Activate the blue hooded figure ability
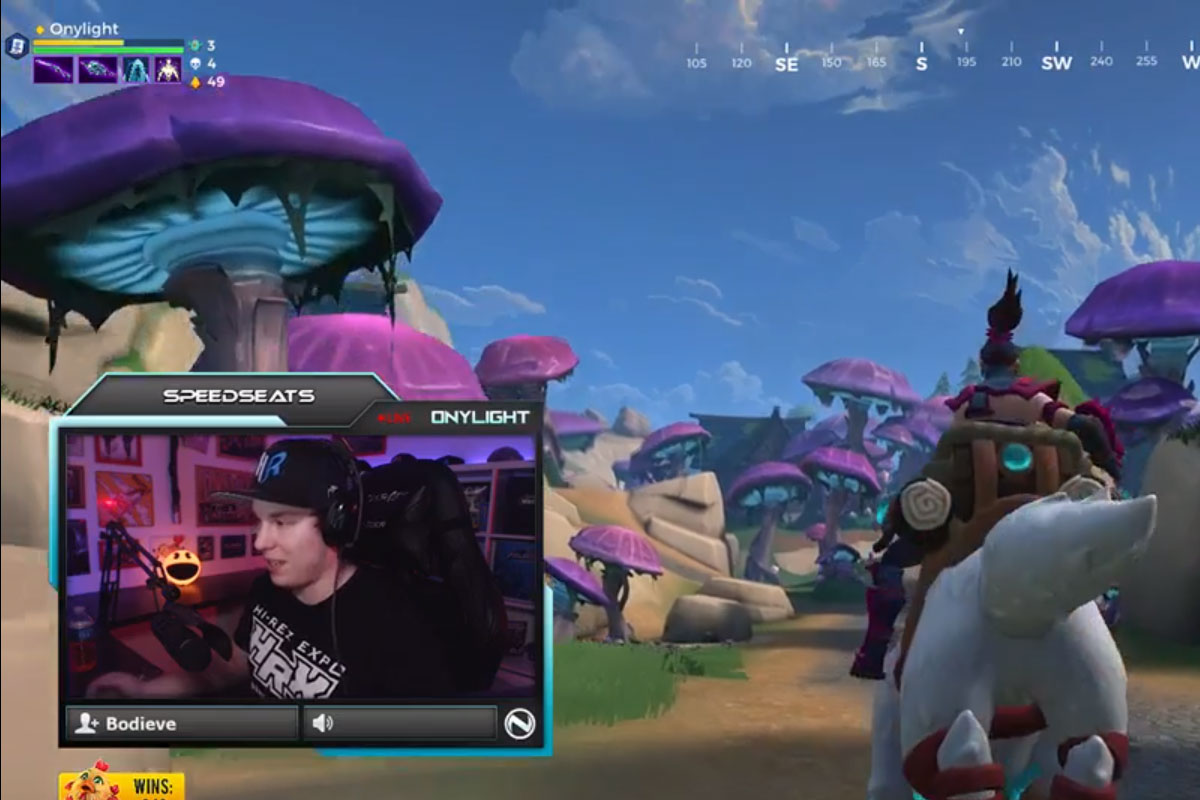Screen dimensions: 1200x800 coord(136,70)
